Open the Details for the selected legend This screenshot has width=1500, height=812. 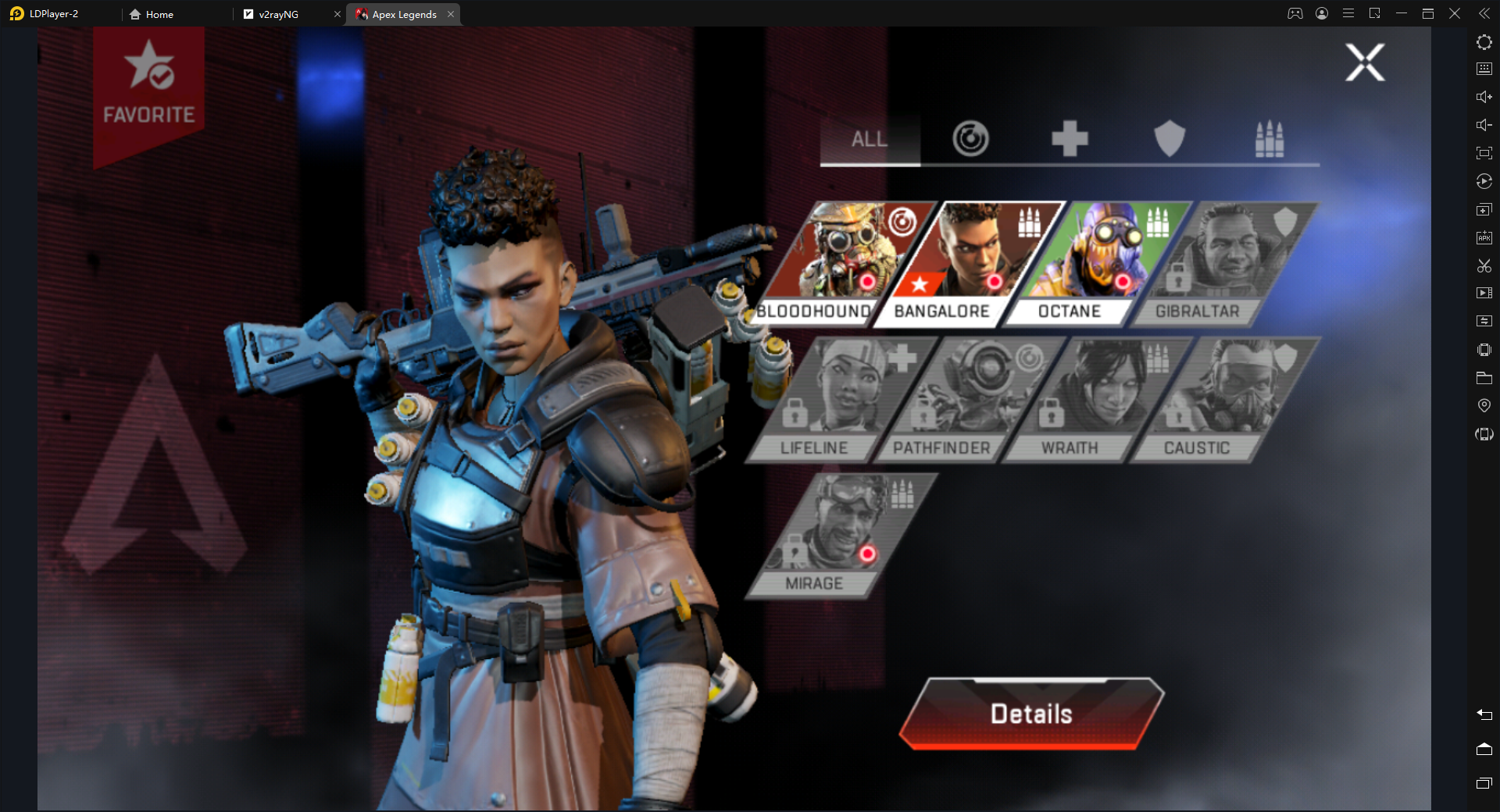pos(1031,714)
